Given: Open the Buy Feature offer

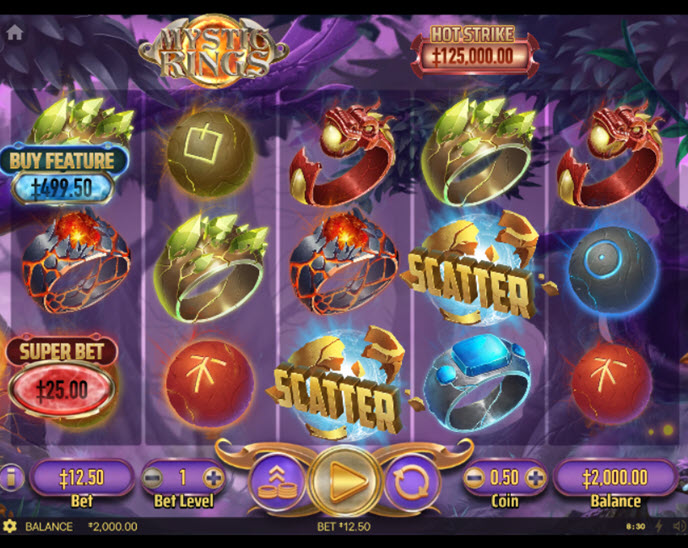Looking at the screenshot, I should click(65, 175).
